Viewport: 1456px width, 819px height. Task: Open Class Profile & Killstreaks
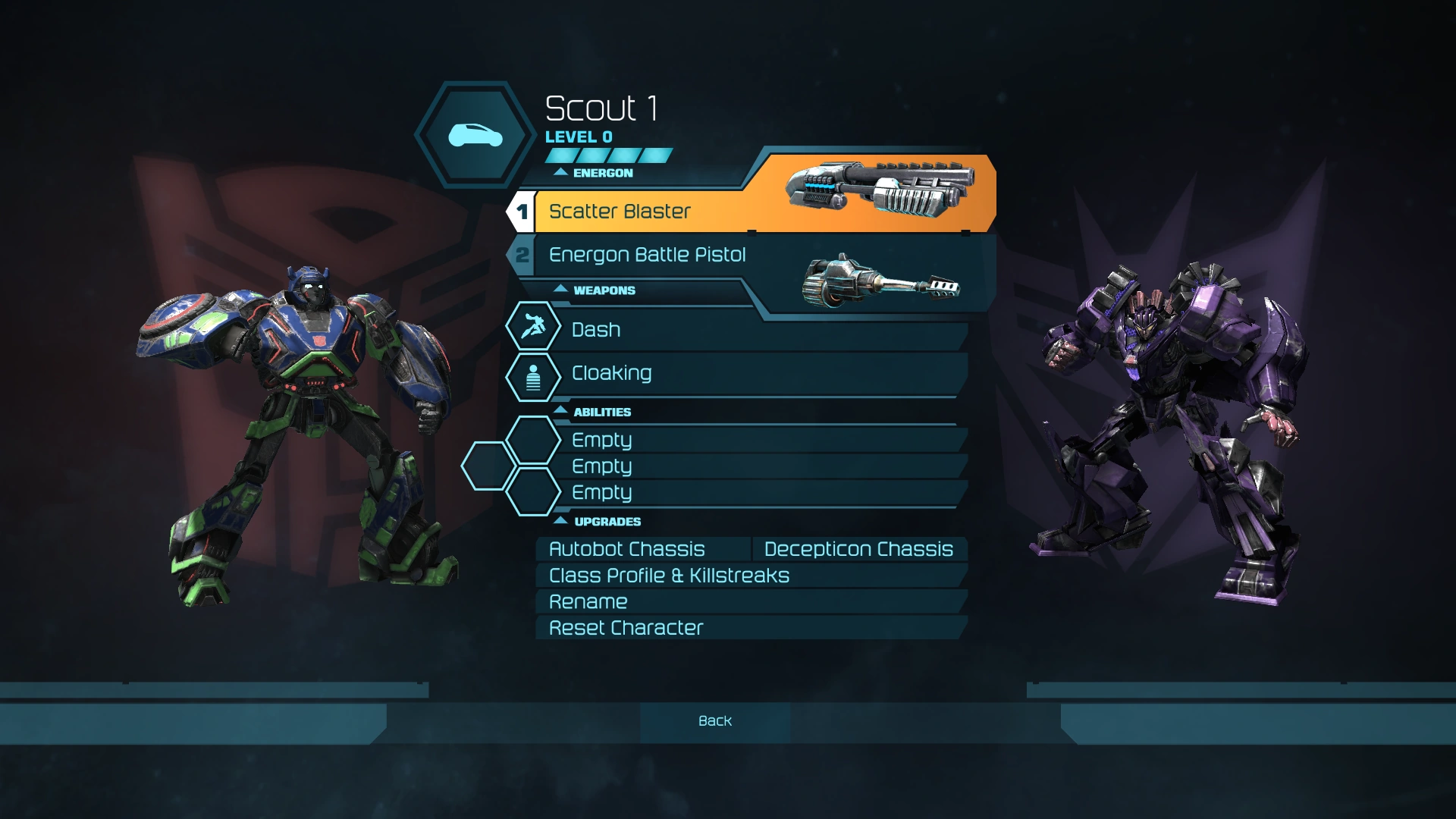(669, 576)
